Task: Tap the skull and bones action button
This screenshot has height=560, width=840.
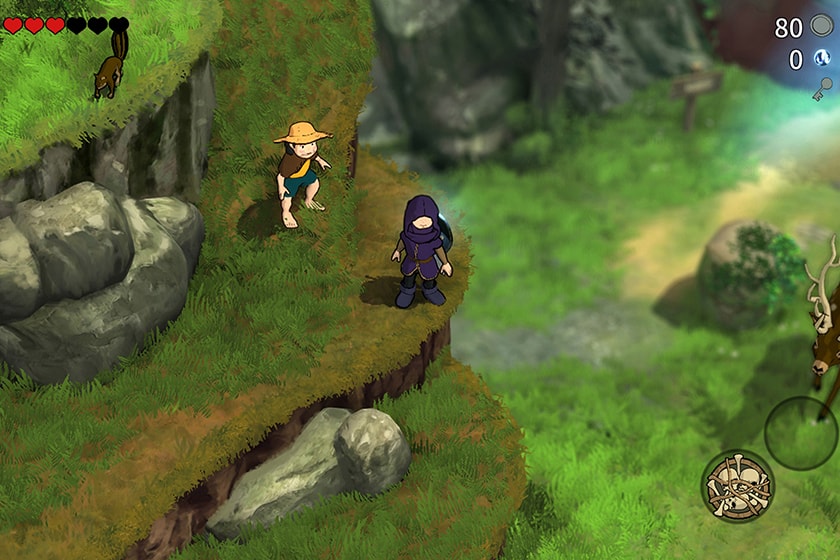Action: pos(737,485)
